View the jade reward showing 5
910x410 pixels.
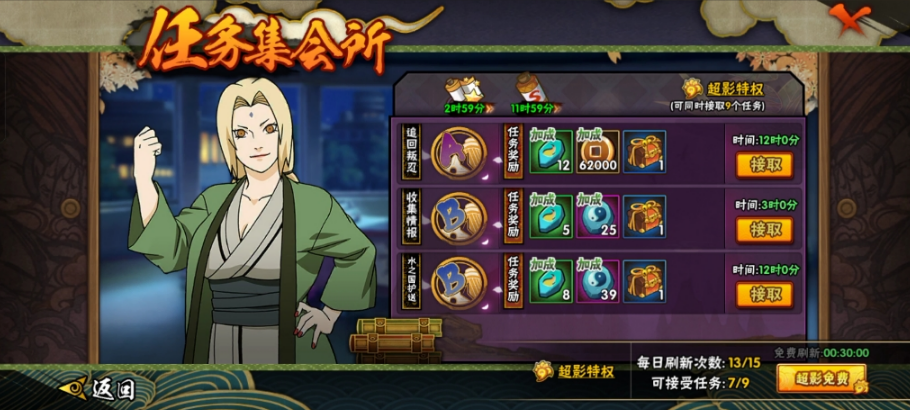pyautogui.click(x=551, y=217)
